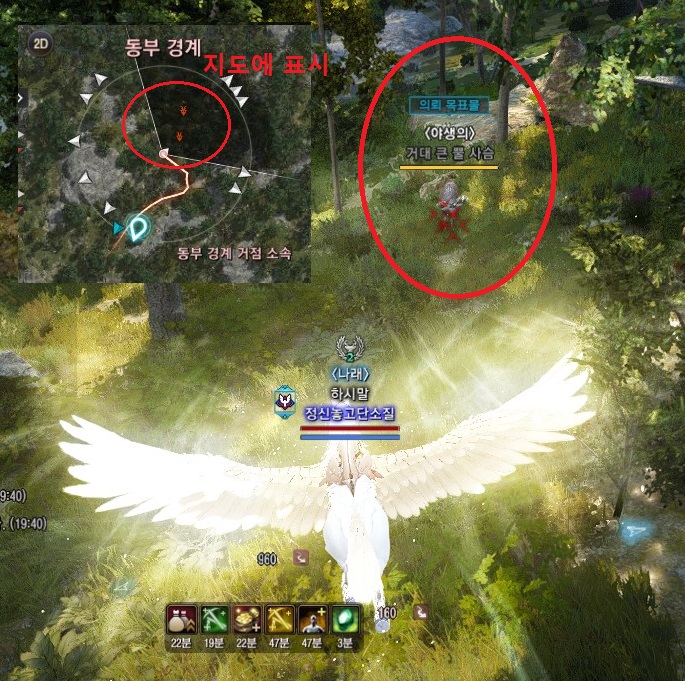The height and width of the screenshot is (681, 685).
Task: Click the blue guild emblem beside the player name
Action: (283, 399)
